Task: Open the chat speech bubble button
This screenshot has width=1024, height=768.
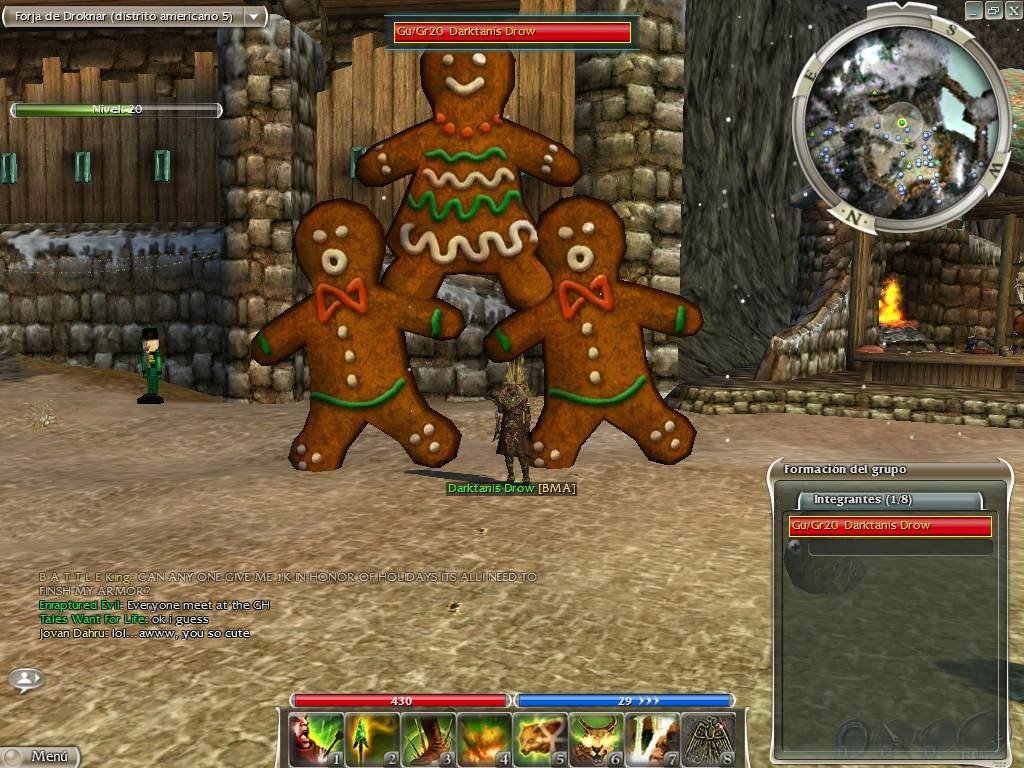Action: point(26,680)
